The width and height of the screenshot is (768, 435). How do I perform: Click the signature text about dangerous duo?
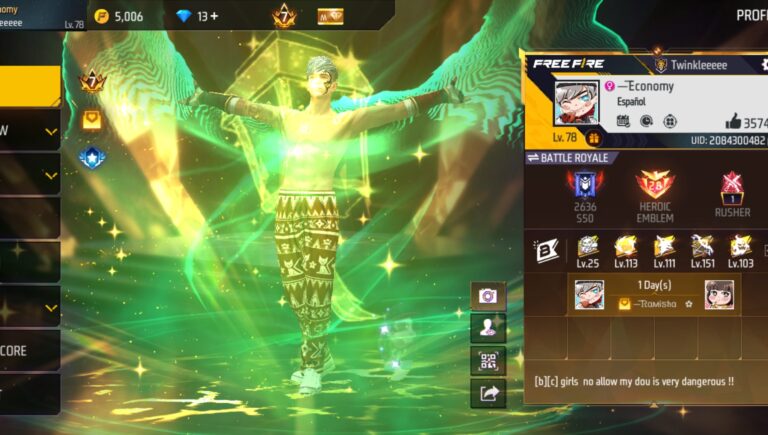click(633, 381)
